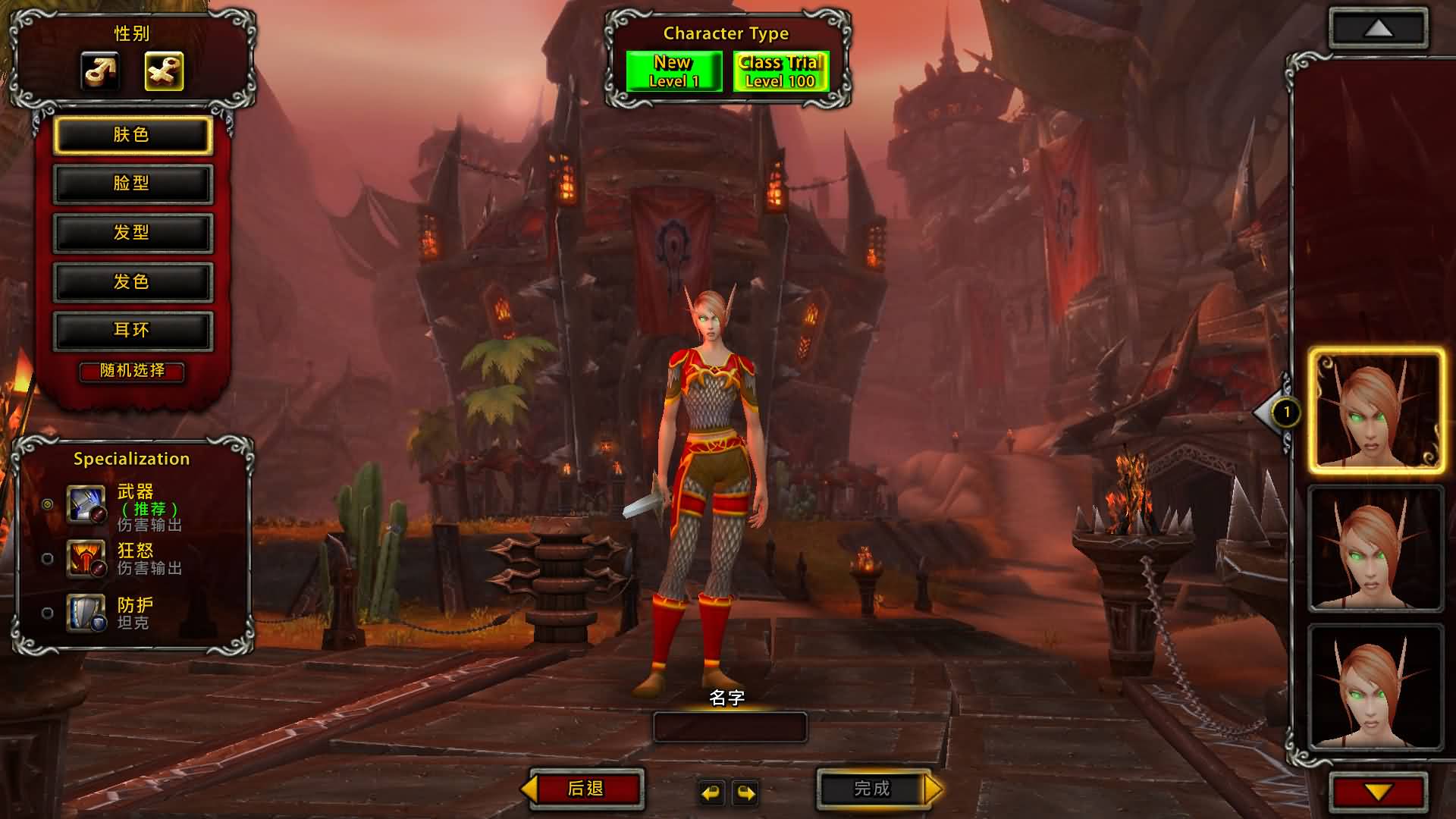Viewport: 1456px width, 819px height.
Task: Open the 肤色 skin color option
Action: [132, 135]
